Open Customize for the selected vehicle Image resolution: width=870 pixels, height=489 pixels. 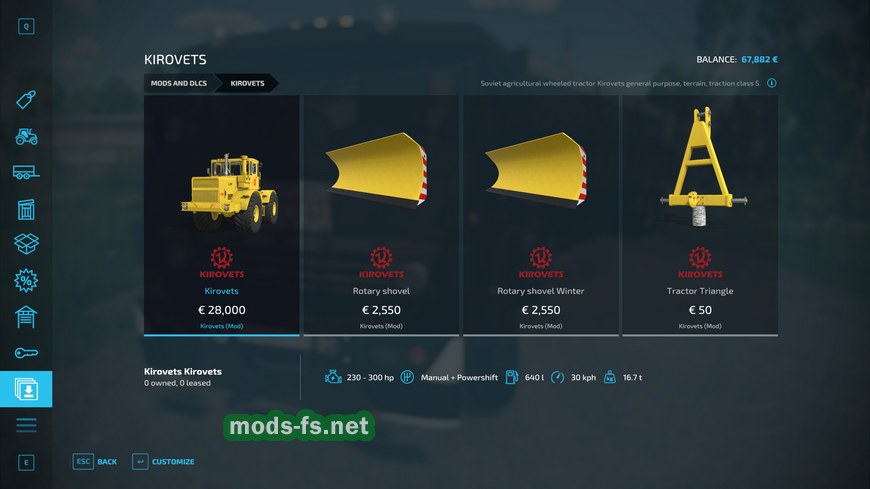click(163, 461)
